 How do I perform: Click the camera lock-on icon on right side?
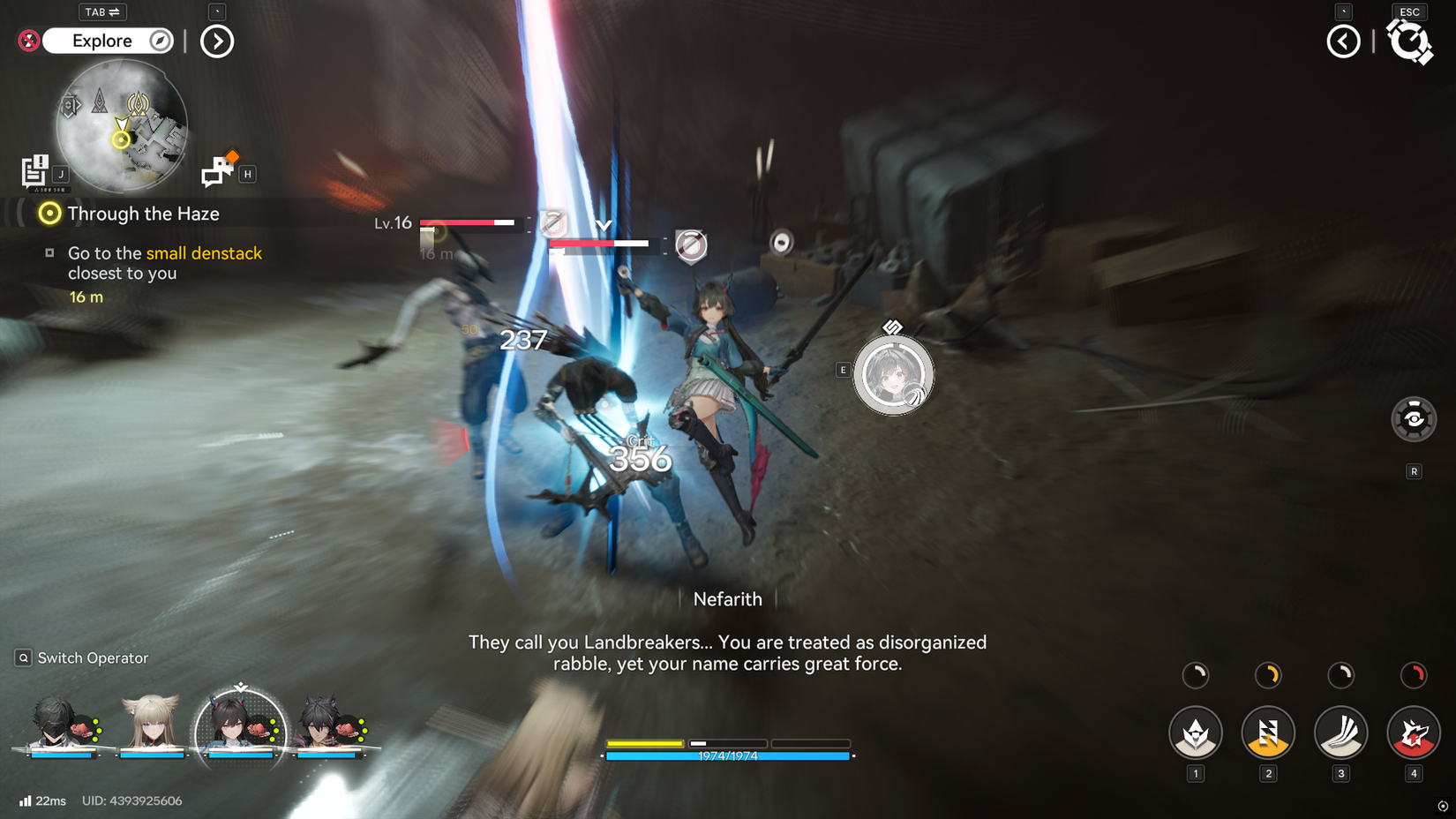1415,419
